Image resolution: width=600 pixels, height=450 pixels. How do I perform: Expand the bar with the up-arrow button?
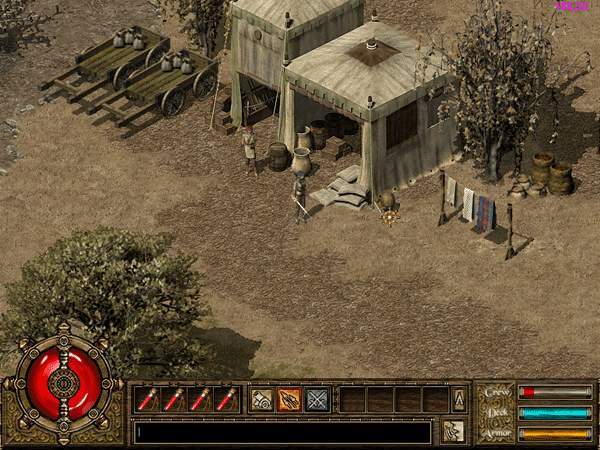[x=459, y=400]
